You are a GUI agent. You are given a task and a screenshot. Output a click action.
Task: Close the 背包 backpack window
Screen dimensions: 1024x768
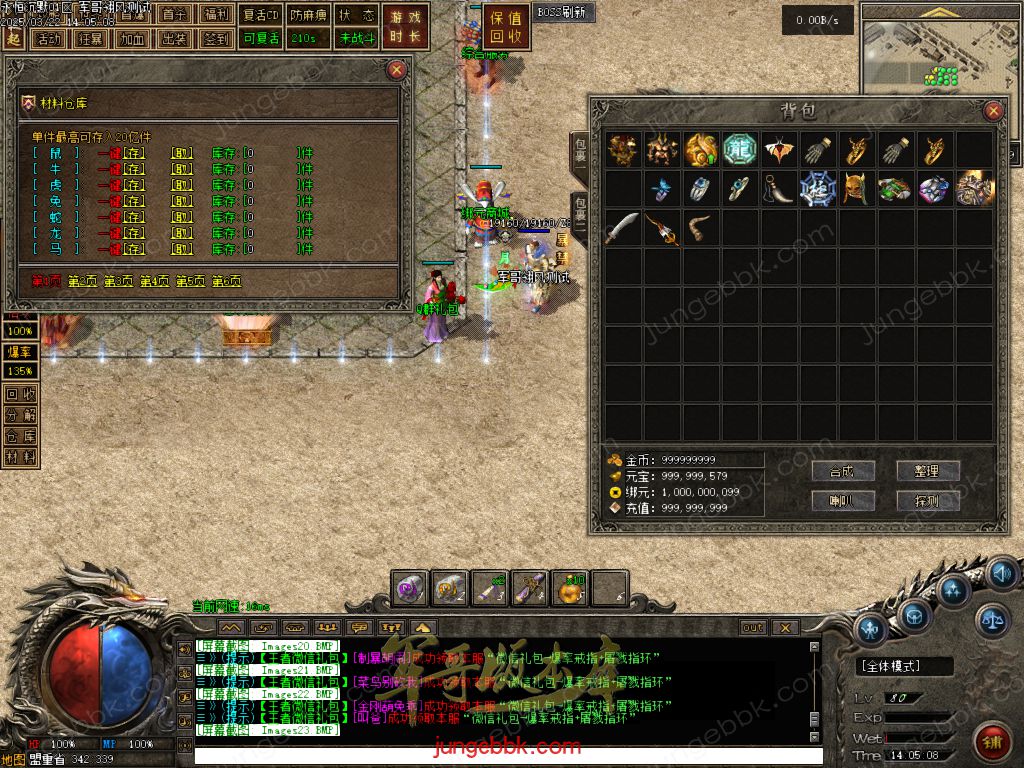click(993, 111)
